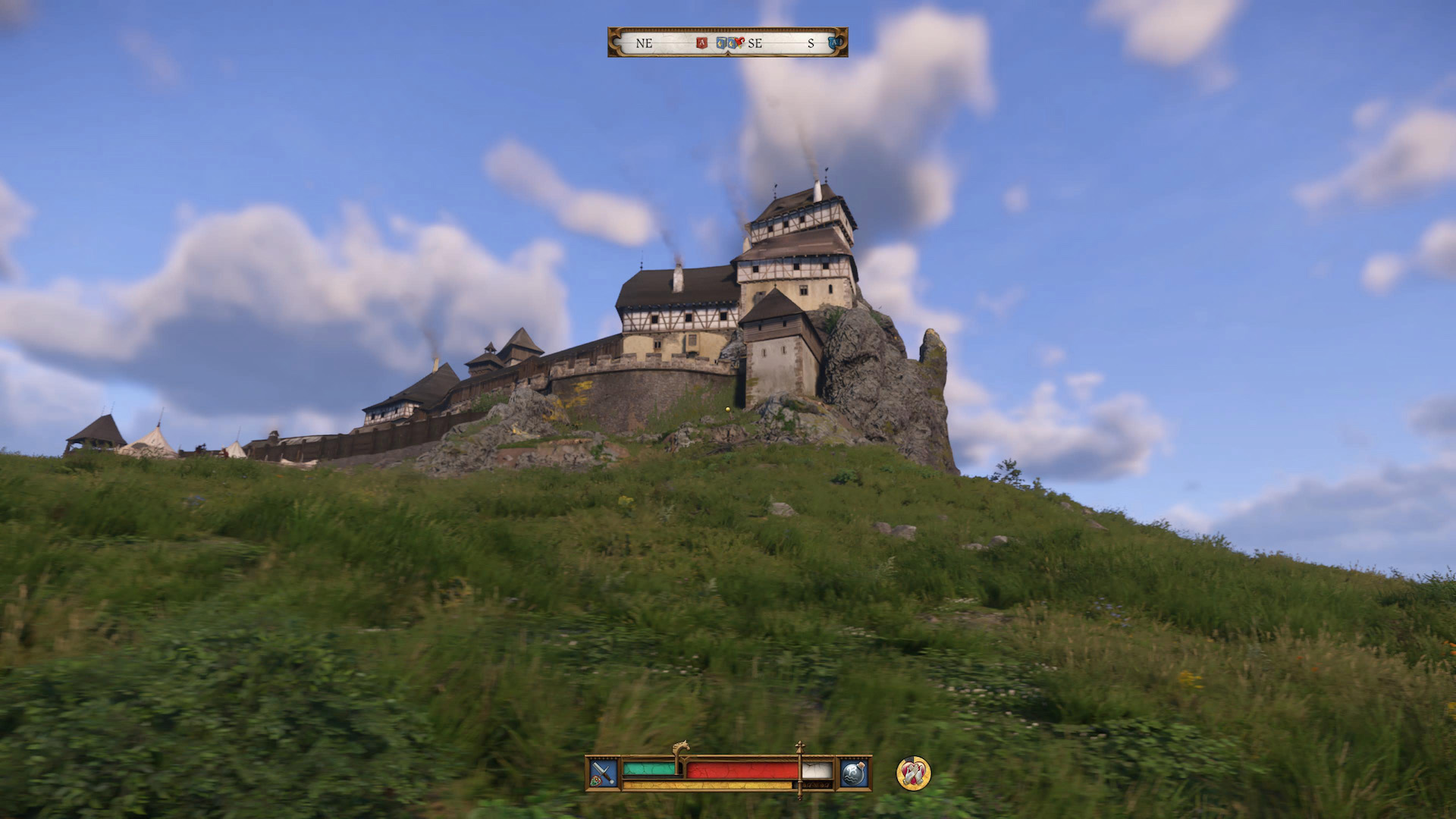Open the crossed-hands heart buff icon
The width and height of the screenshot is (1456, 819).
tap(913, 773)
